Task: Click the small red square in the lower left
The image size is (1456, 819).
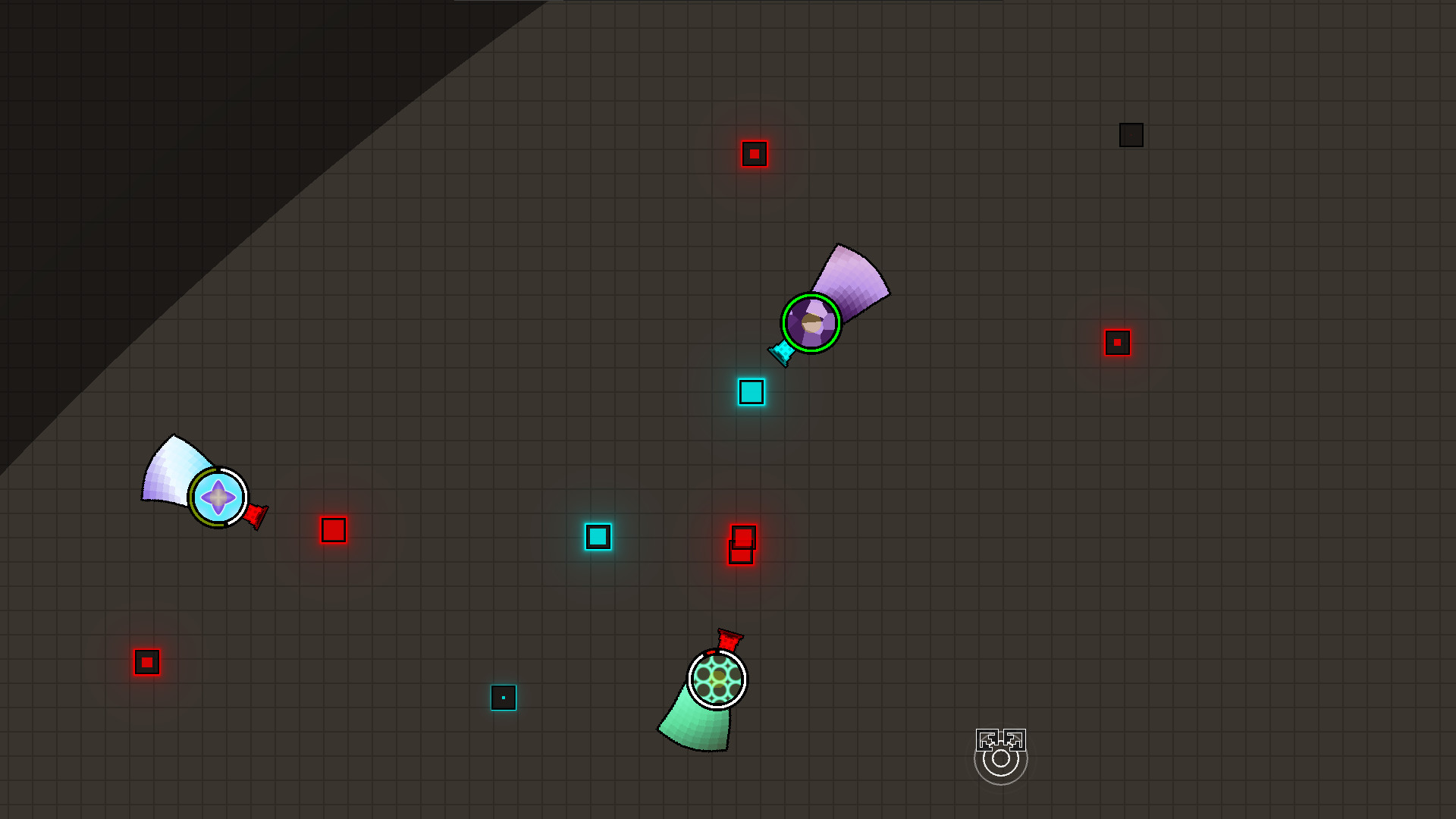Action: [146, 662]
